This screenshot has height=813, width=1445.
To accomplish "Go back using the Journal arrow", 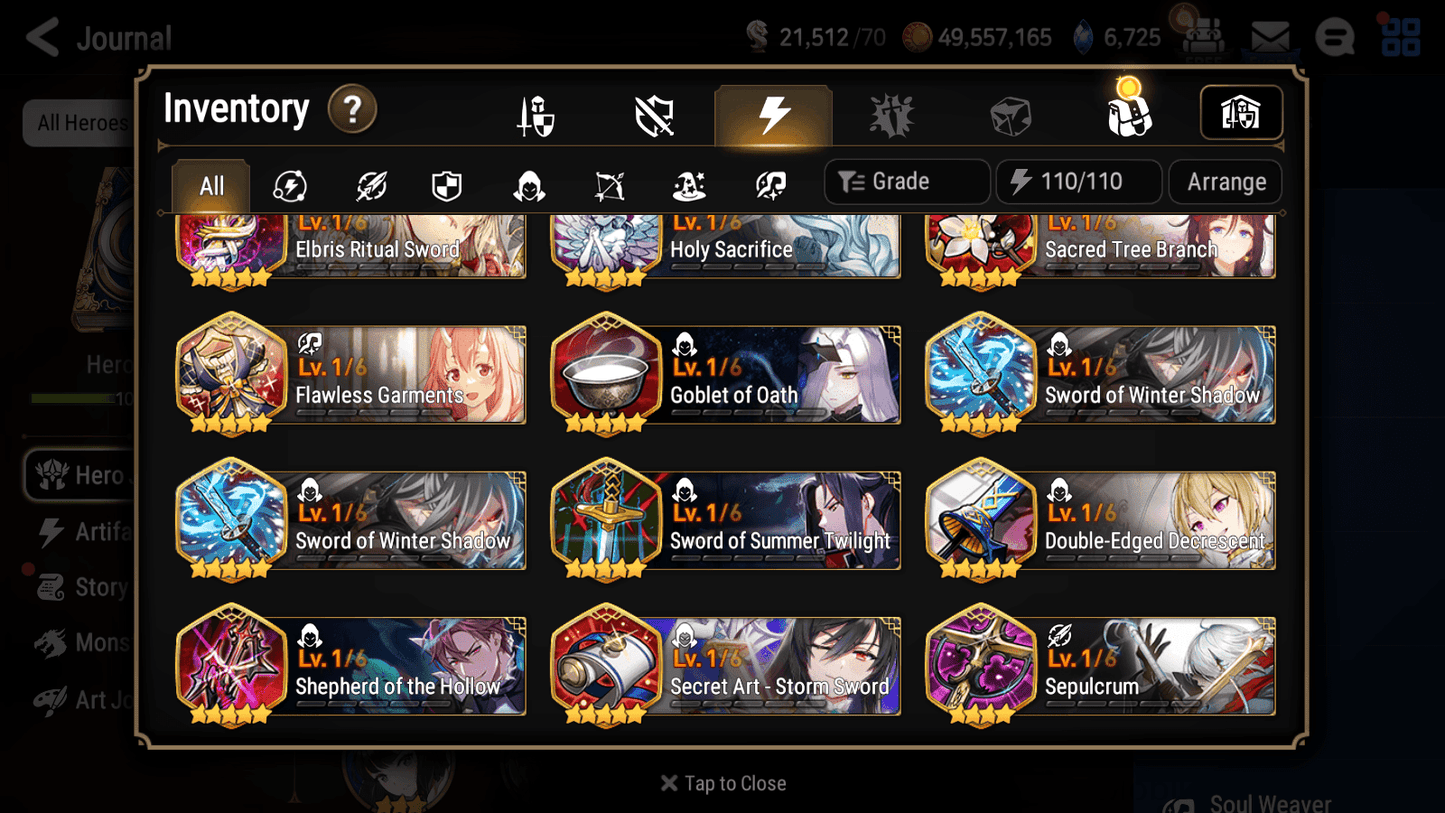I will pyautogui.click(x=42, y=37).
